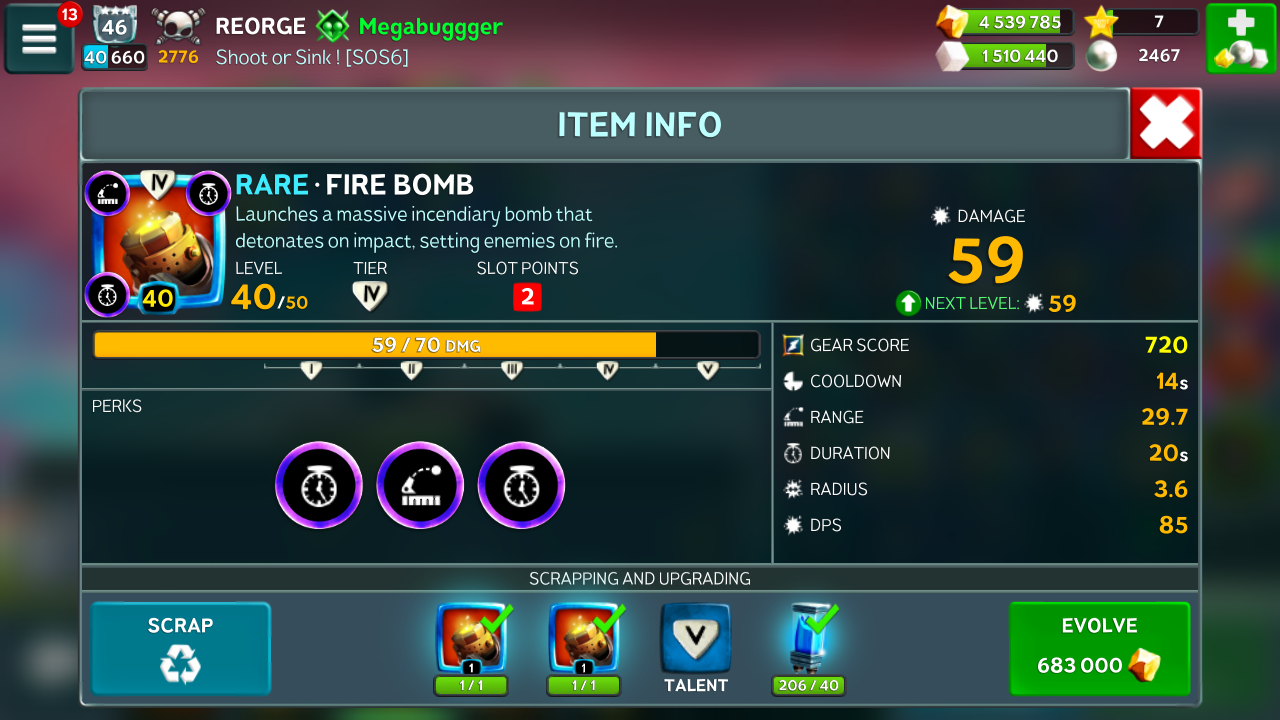This screenshot has height=720, width=1280.
Task: Close the Item Info window
Action: (1165, 124)
